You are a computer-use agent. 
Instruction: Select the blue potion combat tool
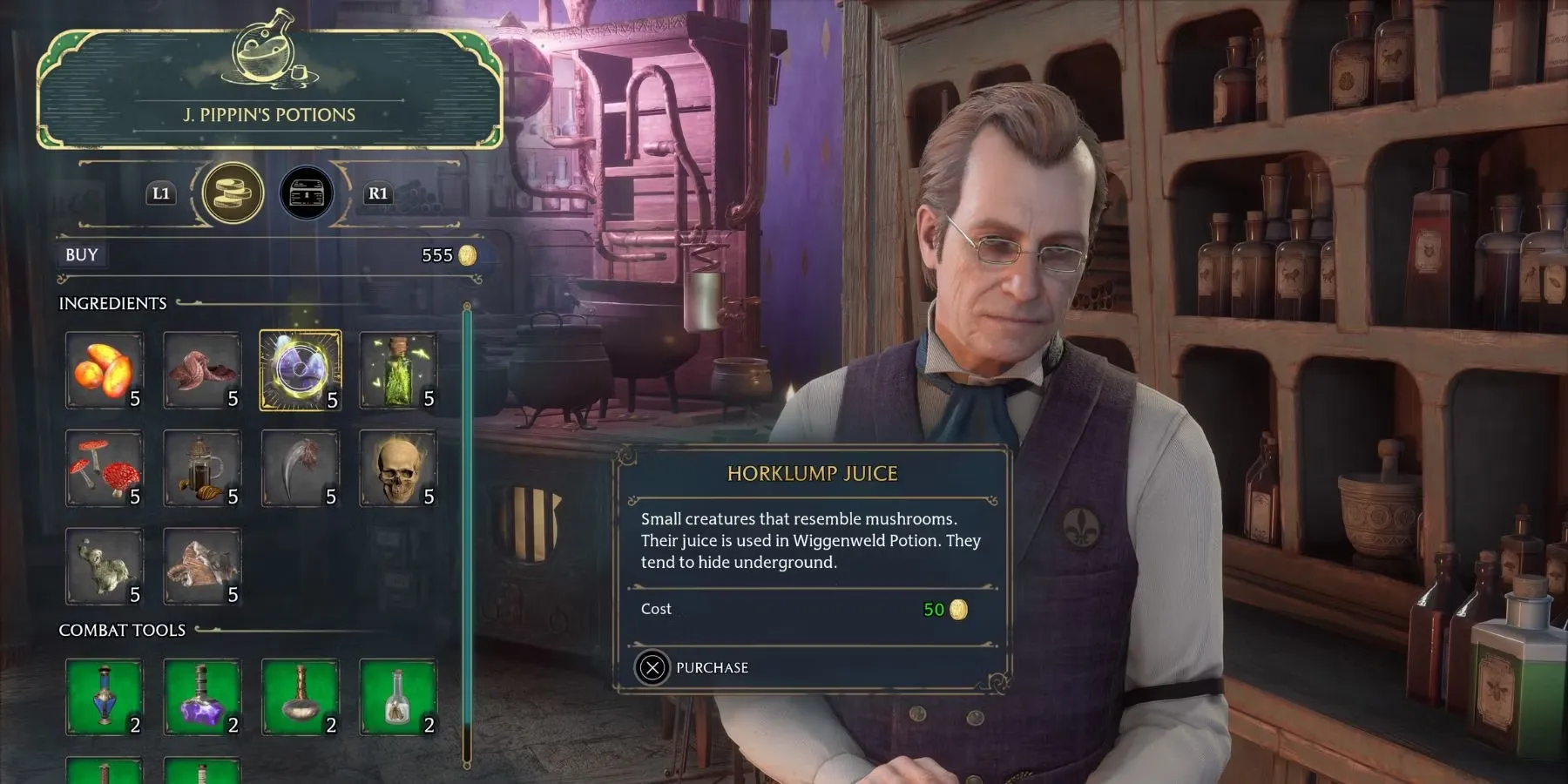coord(104,697)
